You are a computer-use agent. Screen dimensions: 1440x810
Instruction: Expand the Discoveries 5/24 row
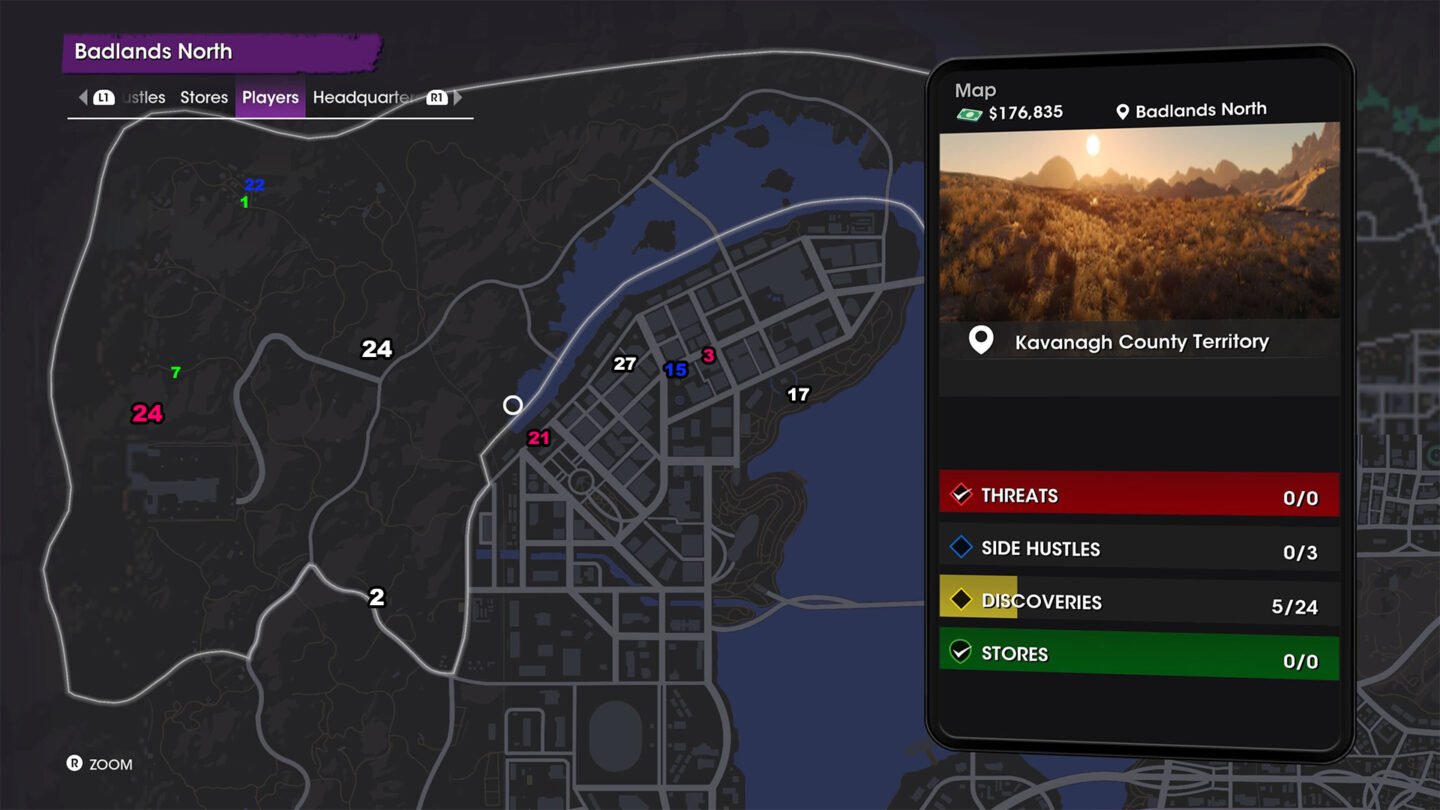click(1139, 600)
